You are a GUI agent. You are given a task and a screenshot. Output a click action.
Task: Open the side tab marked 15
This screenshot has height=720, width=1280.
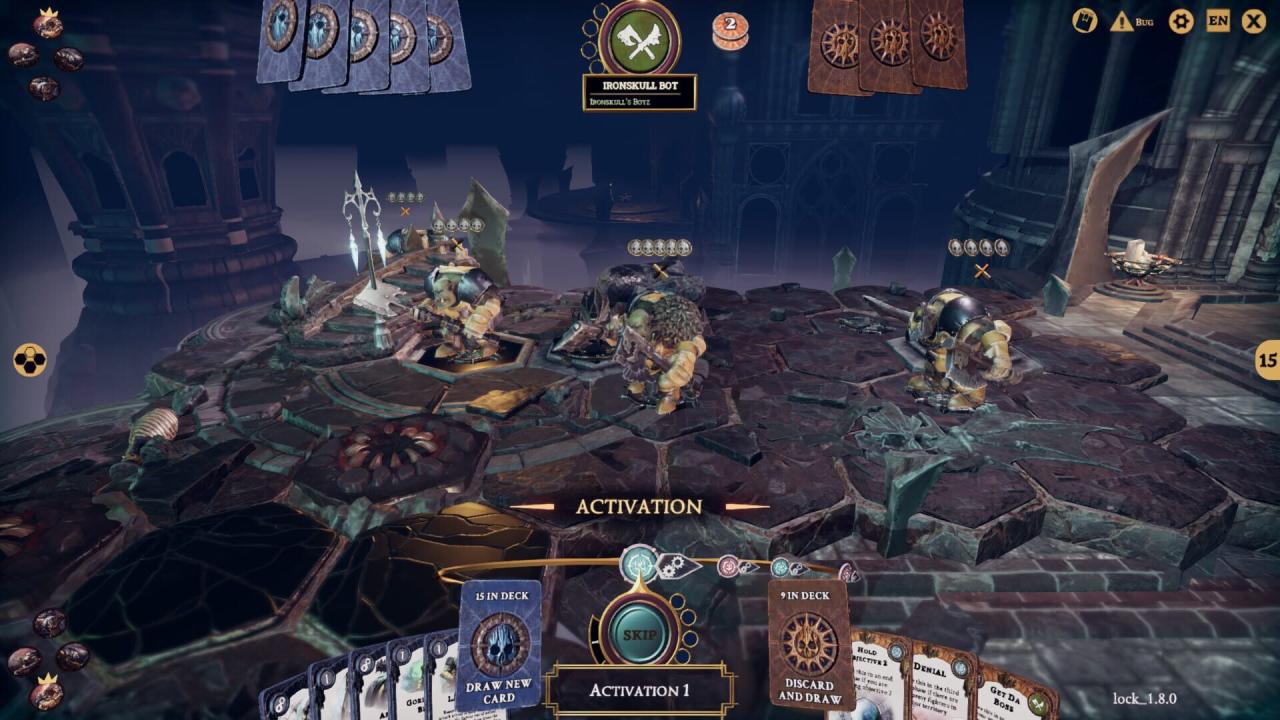(x=1267, y=361)
